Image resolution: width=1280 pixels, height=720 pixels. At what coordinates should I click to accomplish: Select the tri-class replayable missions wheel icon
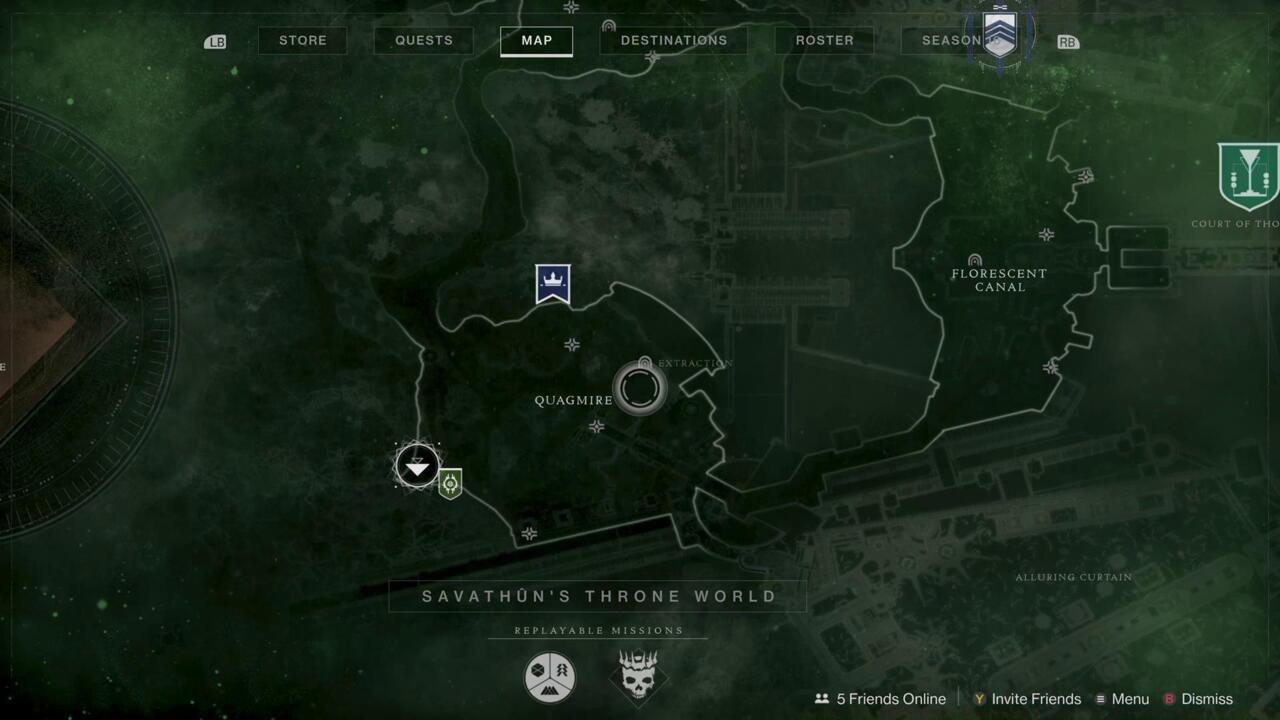click(x=550, y=677)
